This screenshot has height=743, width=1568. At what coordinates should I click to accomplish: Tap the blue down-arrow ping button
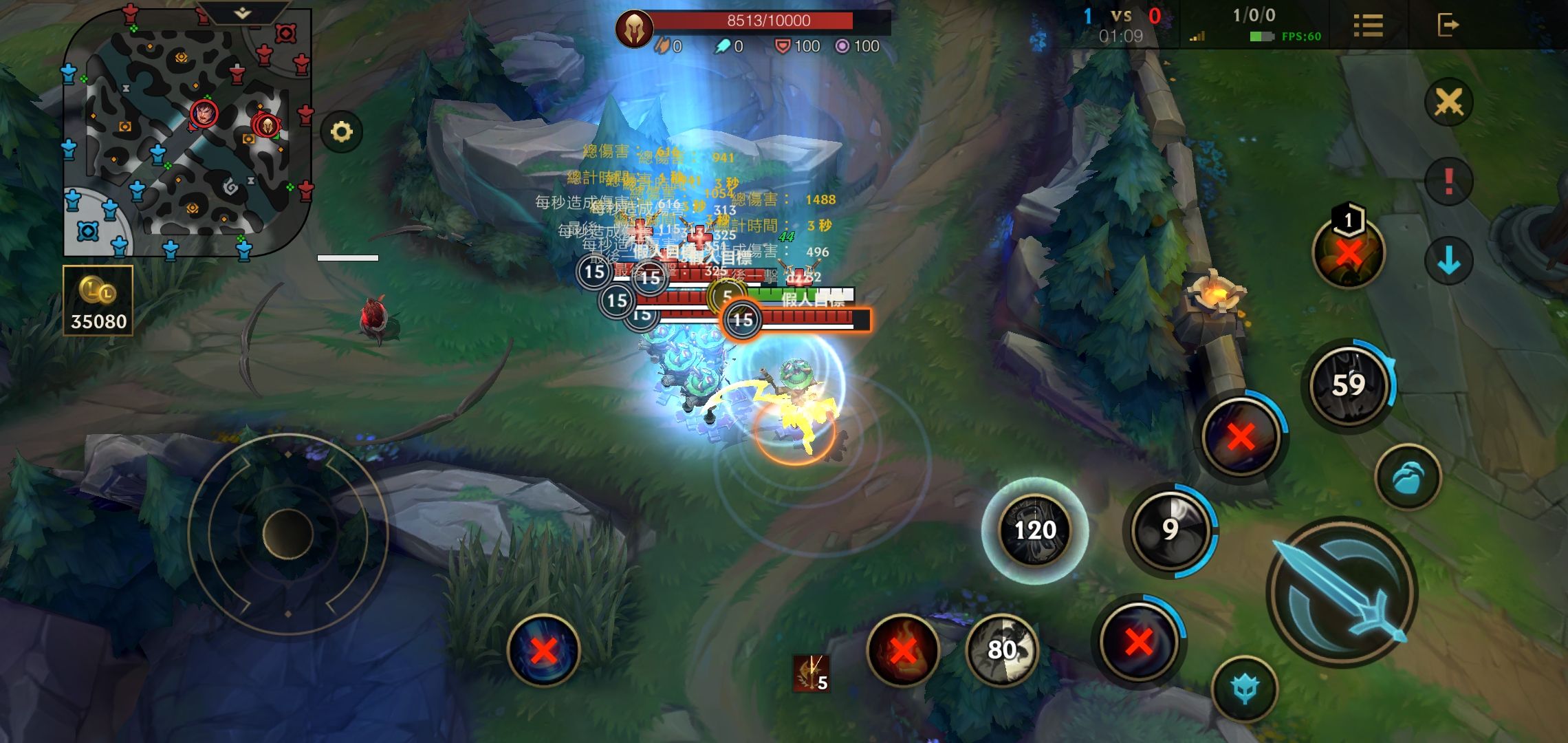click(1449, 261)
